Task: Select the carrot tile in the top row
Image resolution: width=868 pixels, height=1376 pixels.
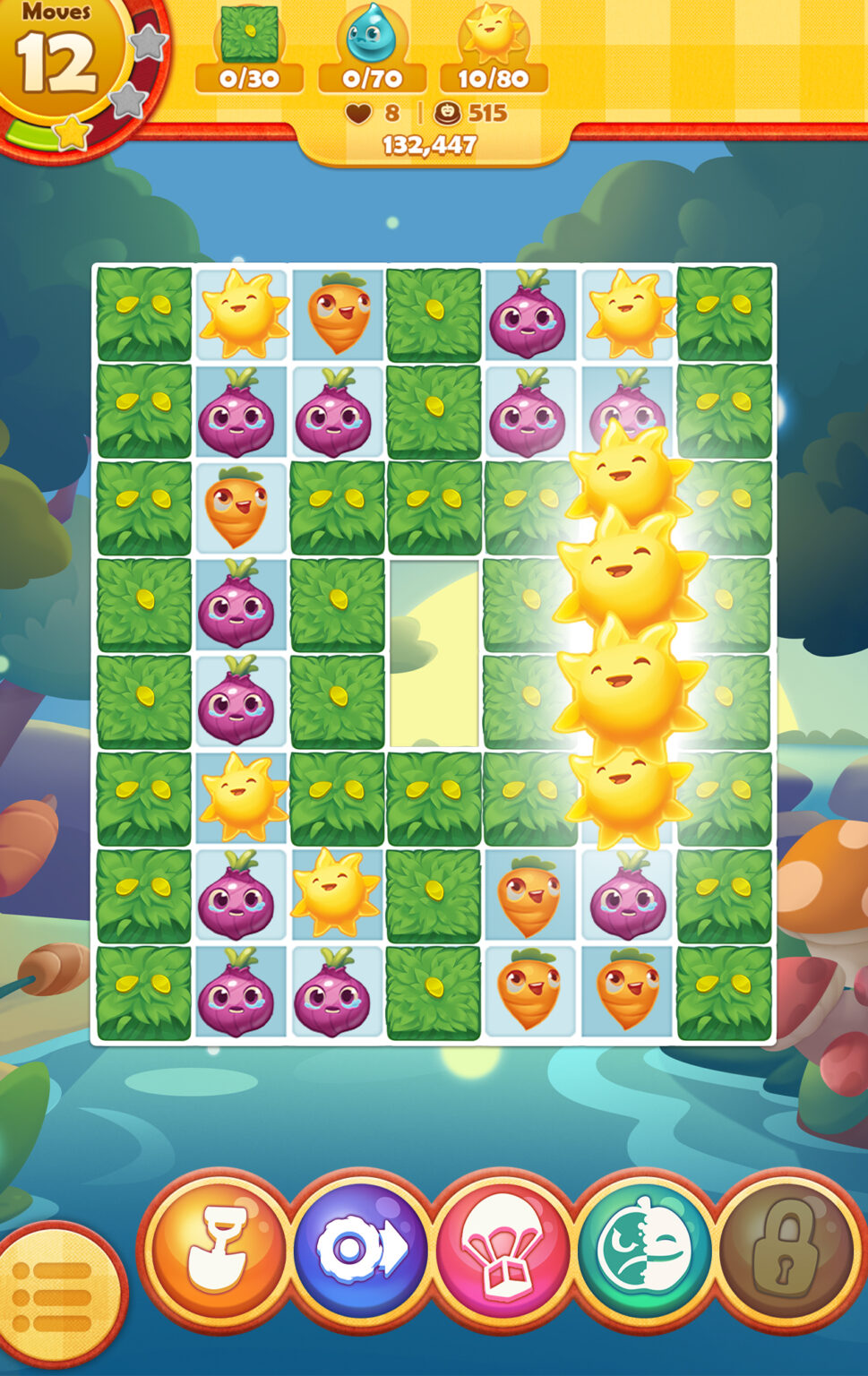Action: point(338,314)
